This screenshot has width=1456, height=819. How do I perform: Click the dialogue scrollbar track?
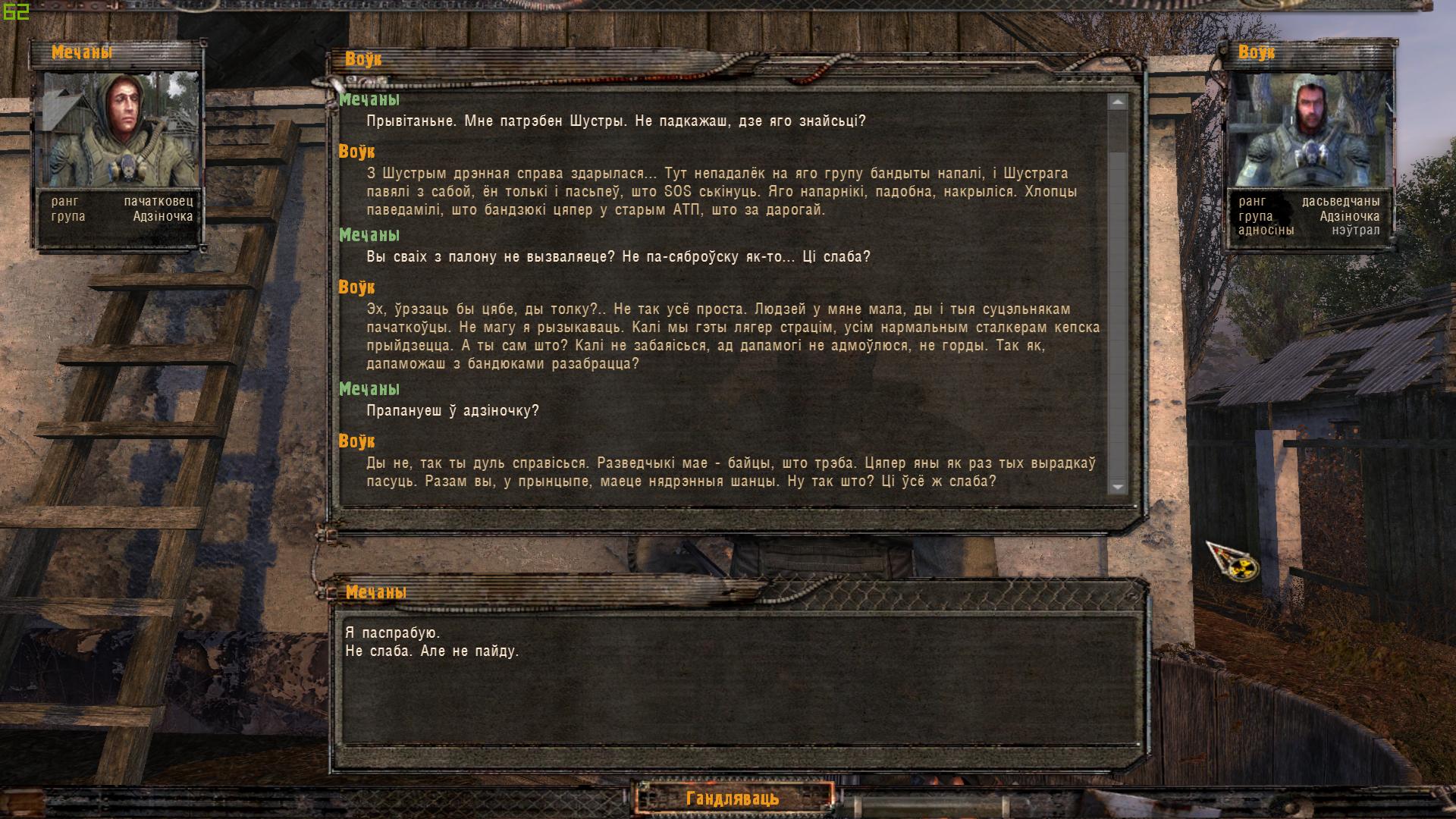tap(1116, 303)
